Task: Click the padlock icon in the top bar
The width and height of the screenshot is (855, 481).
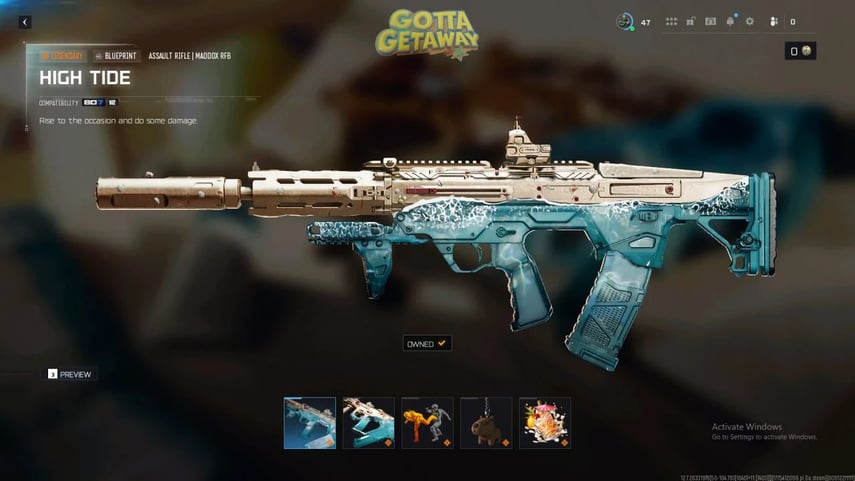Action: point(691,22)
